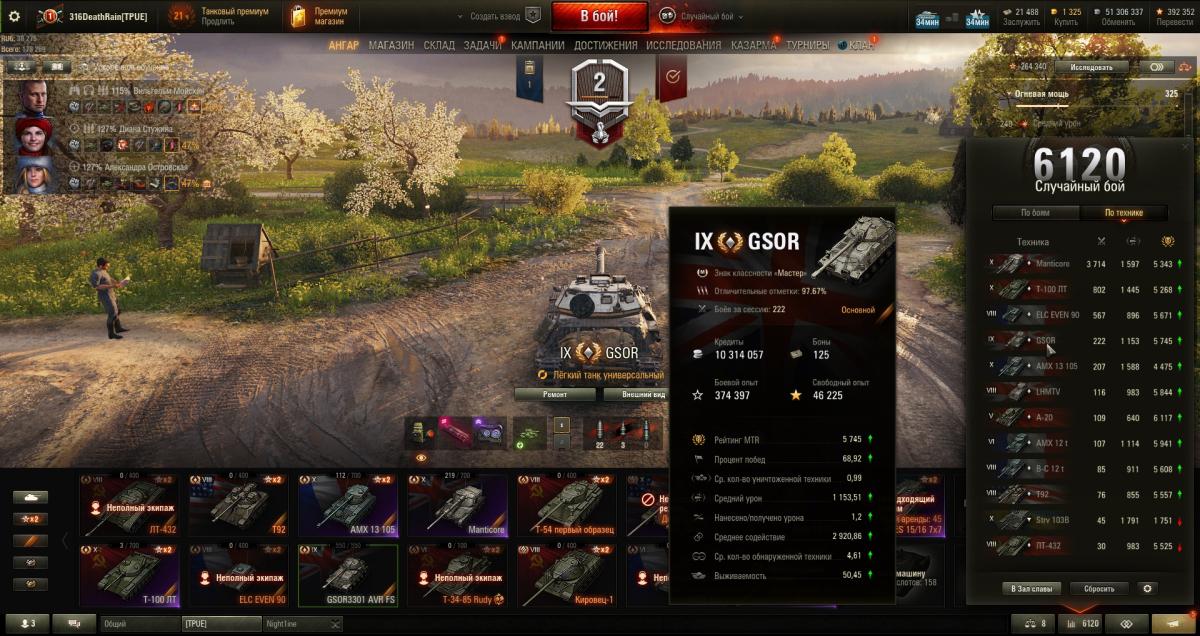
Task: Open the Общий chat channel tab
Action: pyautogui.click(x=138, y=624)
